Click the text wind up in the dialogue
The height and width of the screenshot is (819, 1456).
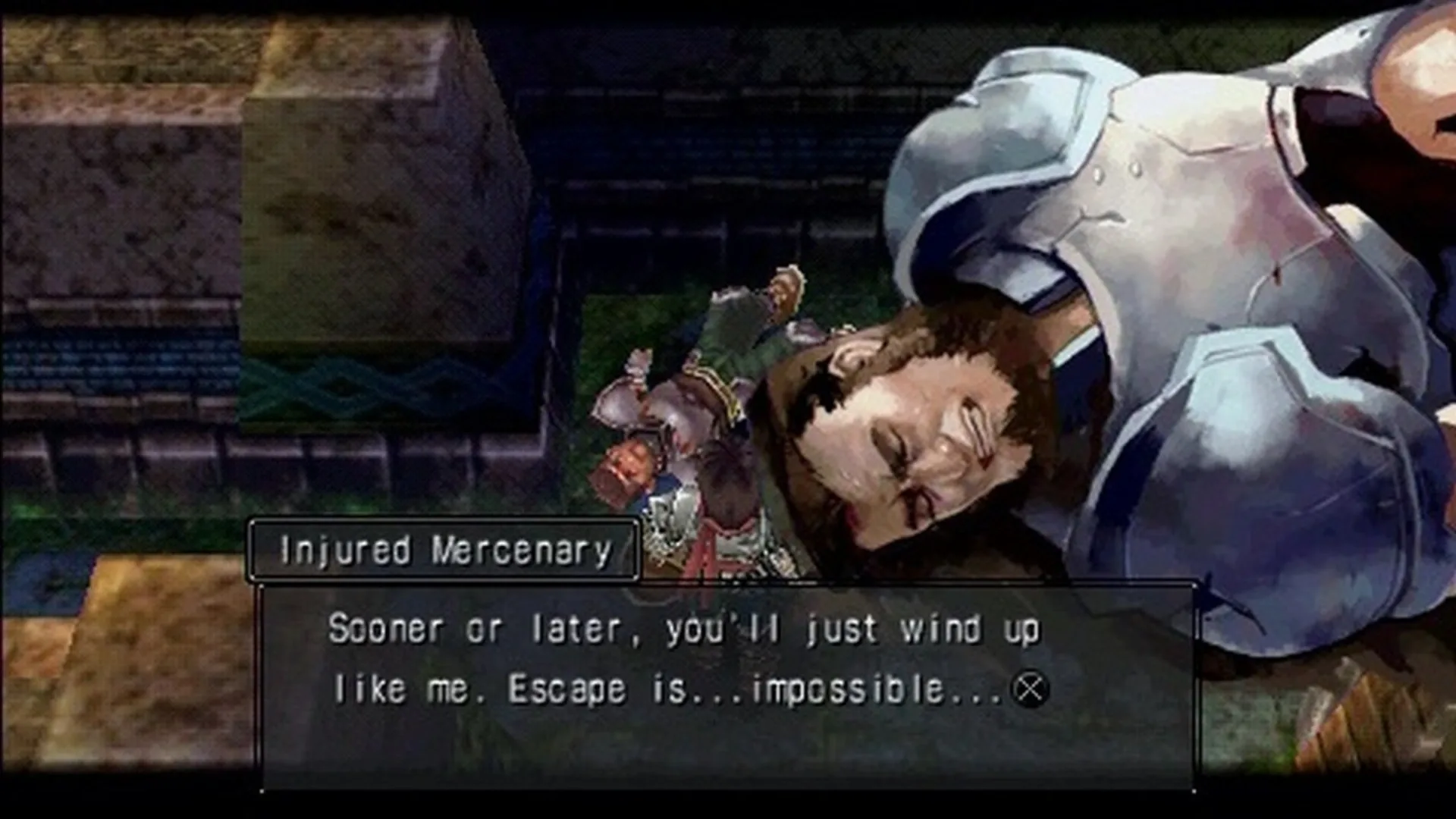tap(971, 628)
